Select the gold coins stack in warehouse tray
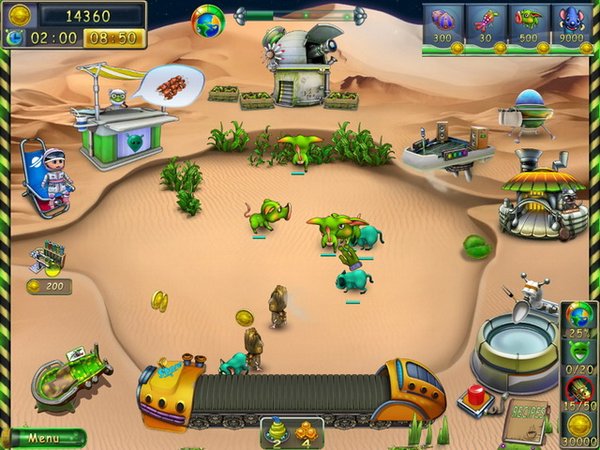The width and height of the screenshot is (600, 450). 304,431
